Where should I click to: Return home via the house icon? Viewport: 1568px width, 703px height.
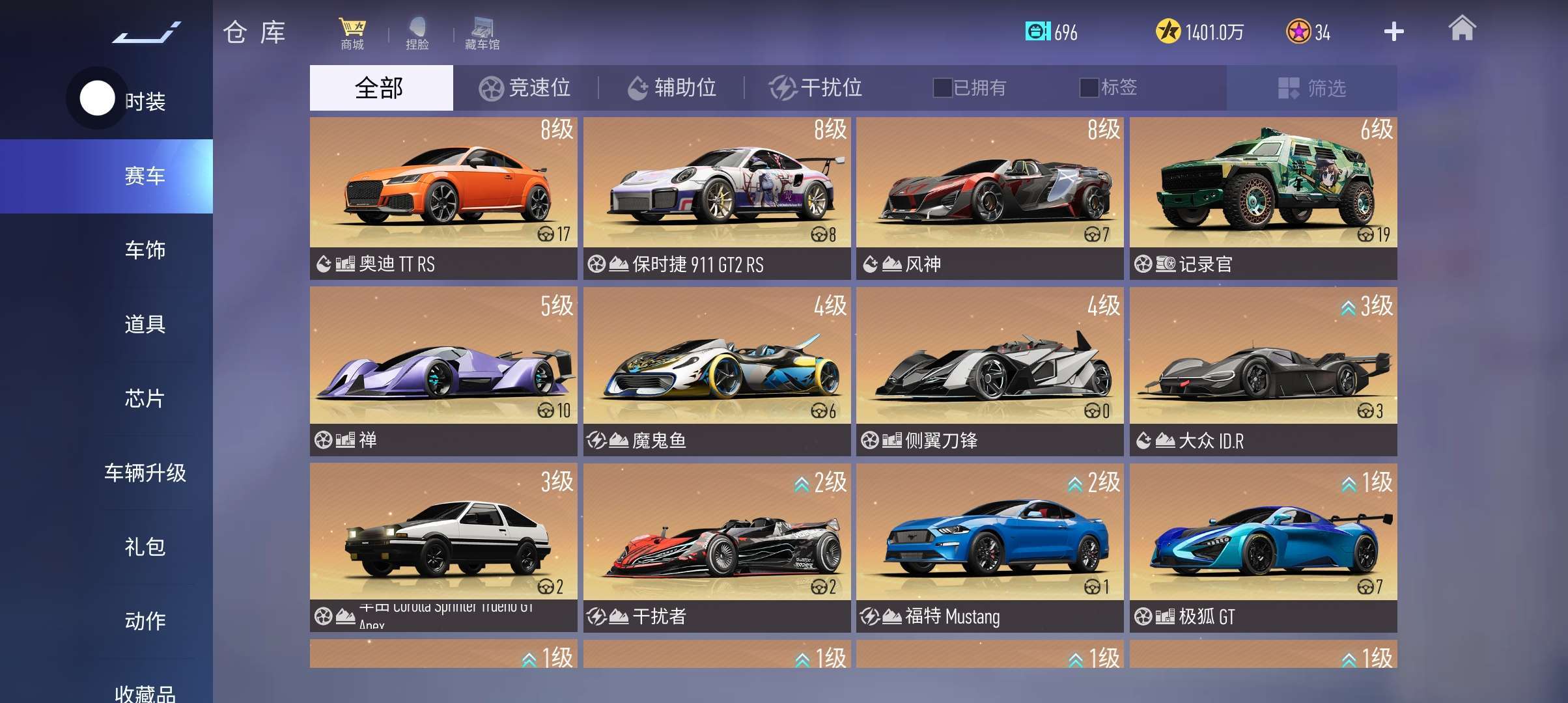coord(1462,29)
